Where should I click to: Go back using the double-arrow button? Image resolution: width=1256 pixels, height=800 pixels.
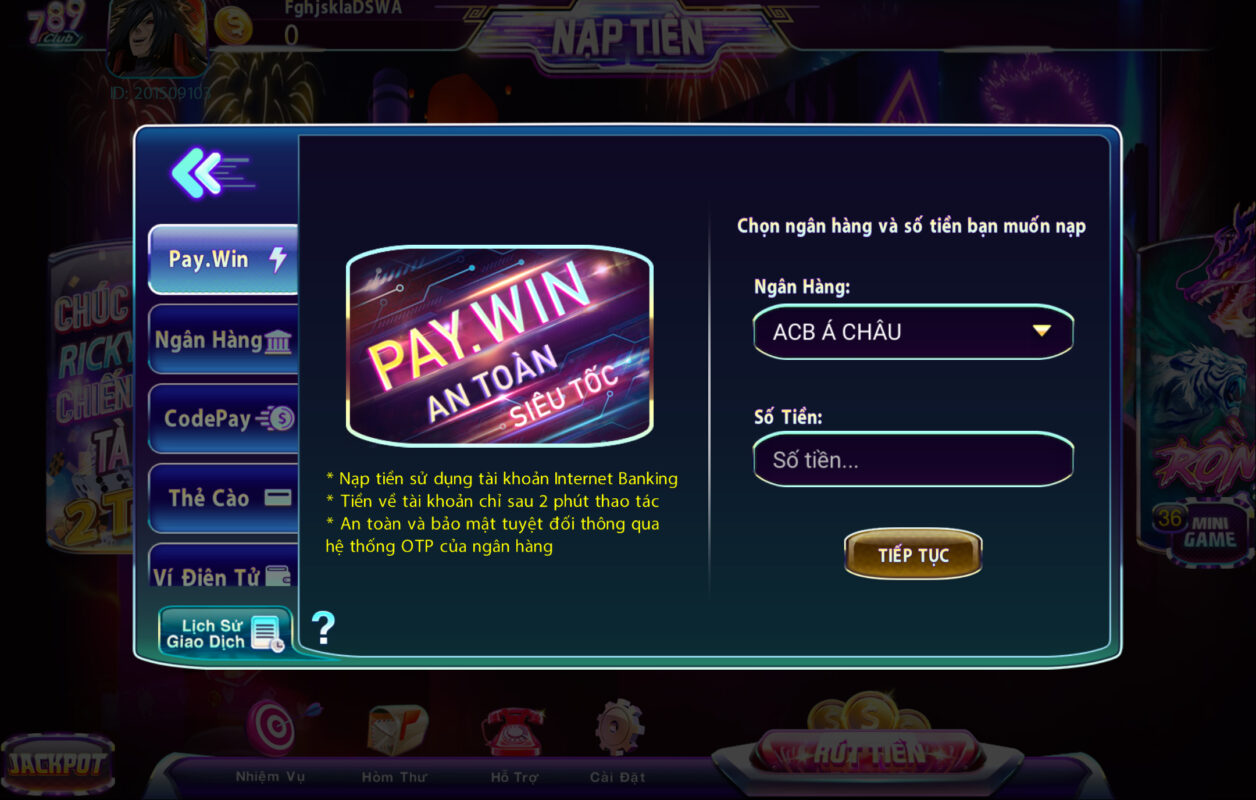click(x=210, y=173)
